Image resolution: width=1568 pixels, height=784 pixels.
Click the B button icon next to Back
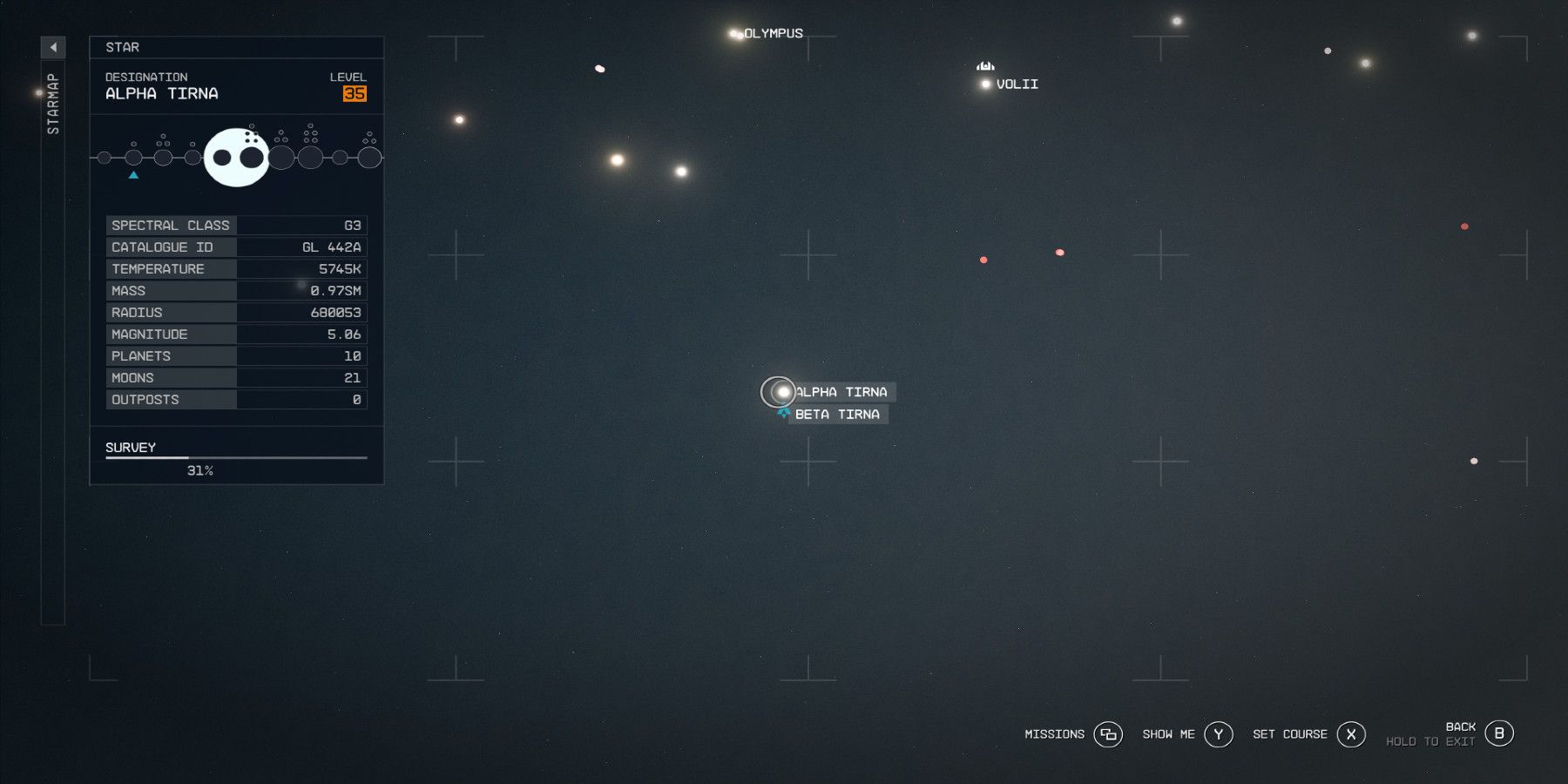pyautogui.click(x=1499, y=733)
